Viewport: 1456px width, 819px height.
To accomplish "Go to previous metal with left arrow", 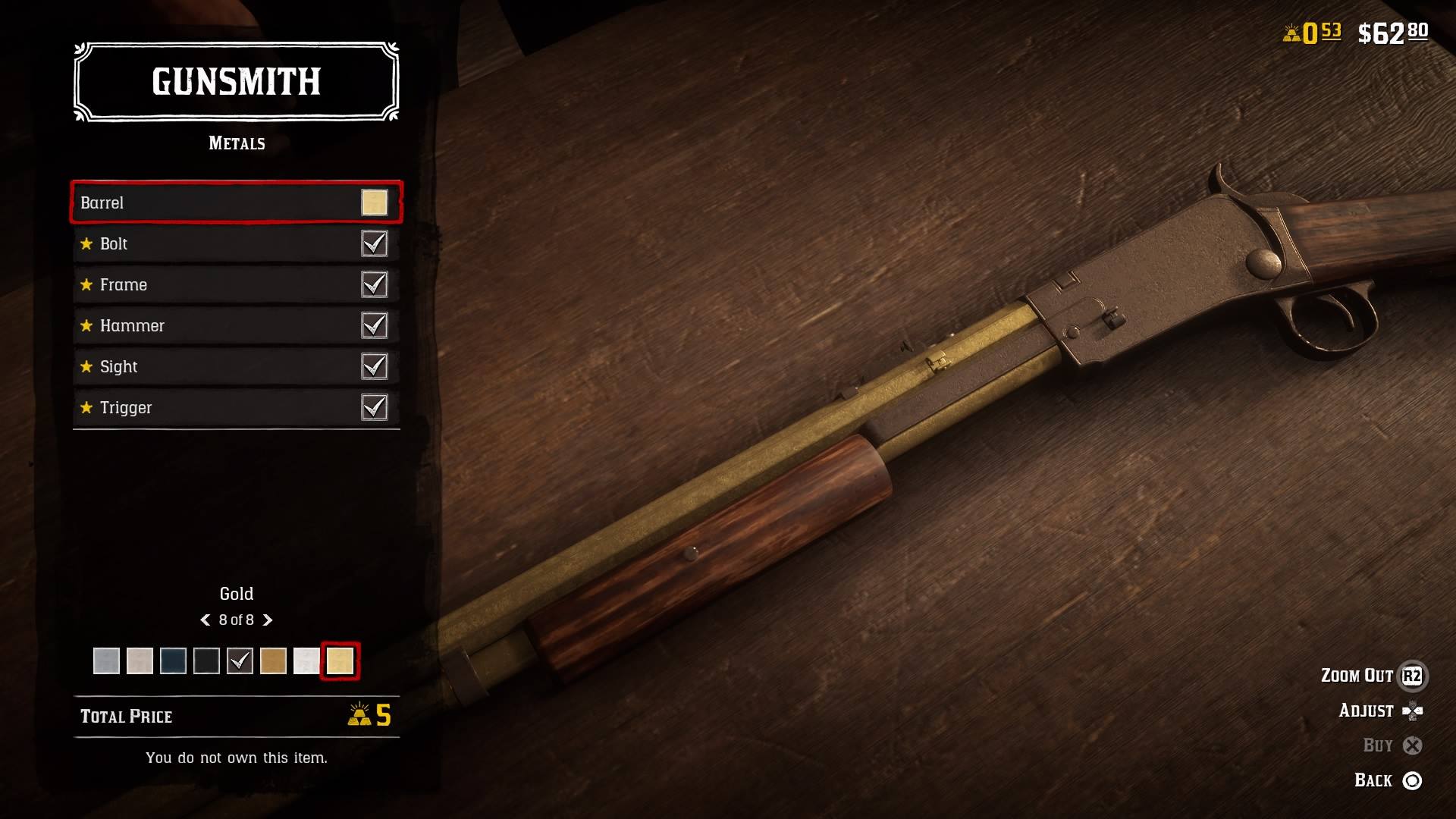I will point(205,620).
